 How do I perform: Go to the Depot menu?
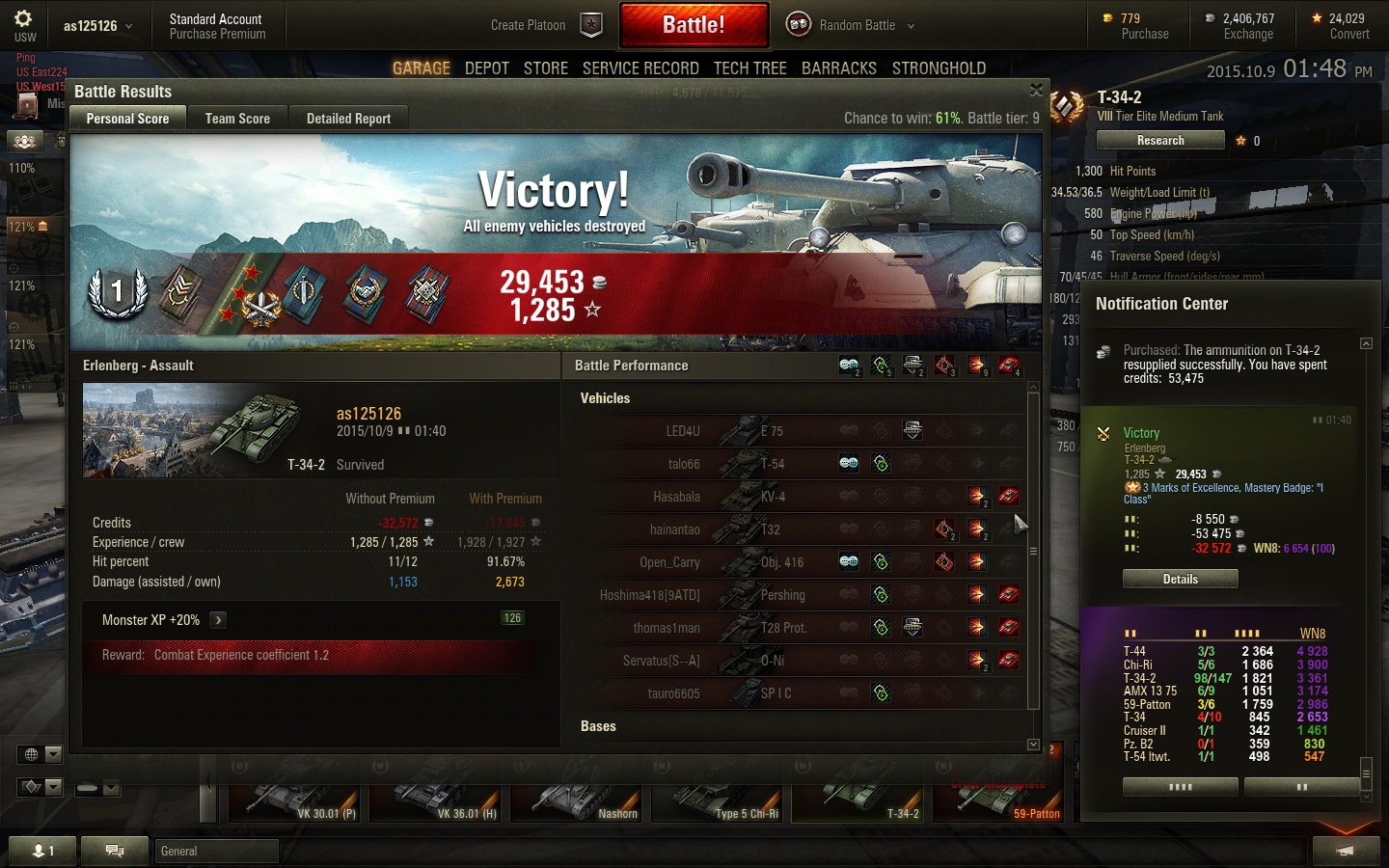(x=486, y=68)
